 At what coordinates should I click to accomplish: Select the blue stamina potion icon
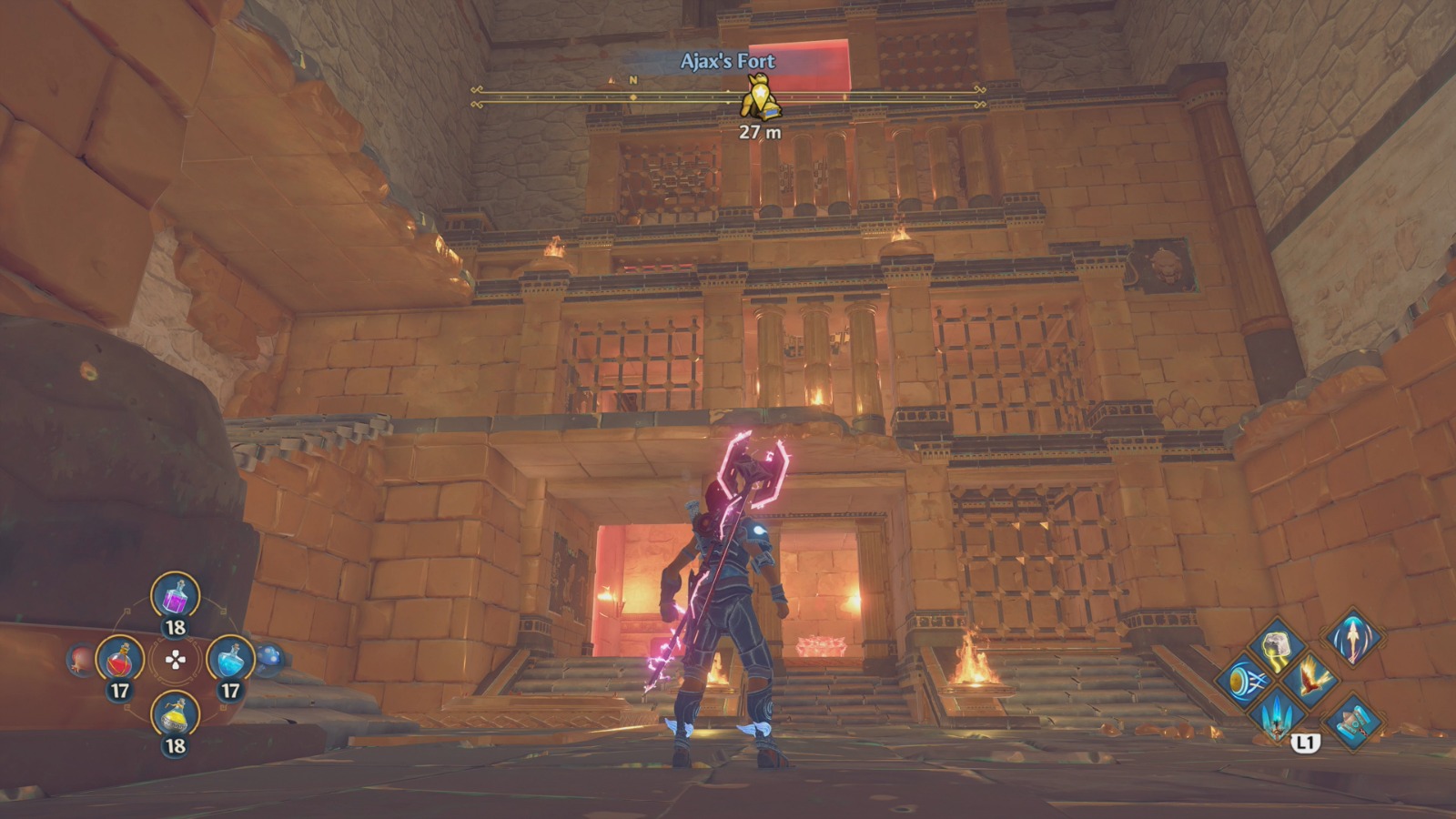tap(230, 658)
